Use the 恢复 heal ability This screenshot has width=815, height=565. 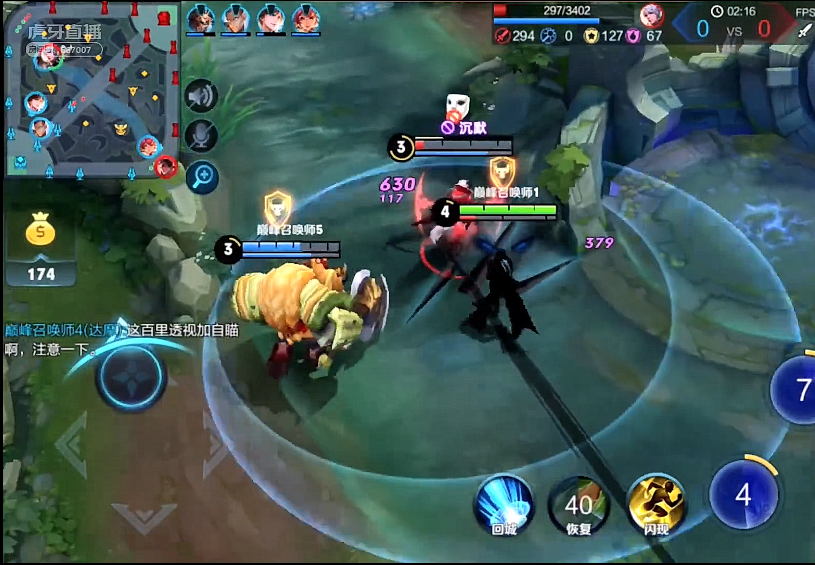pos(579,503)
